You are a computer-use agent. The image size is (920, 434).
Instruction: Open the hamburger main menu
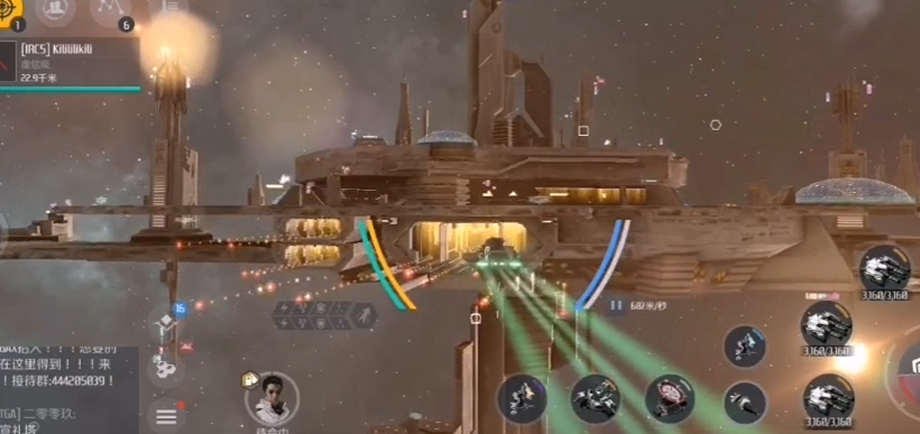click(x=166, y=415)
